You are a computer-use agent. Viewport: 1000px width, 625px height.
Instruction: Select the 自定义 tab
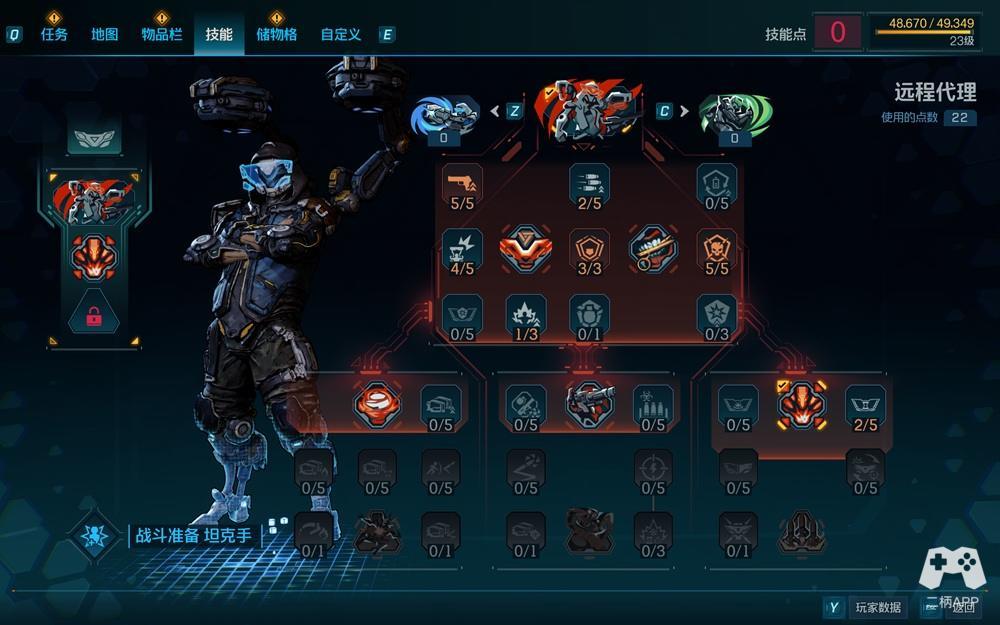coord(340,34)
